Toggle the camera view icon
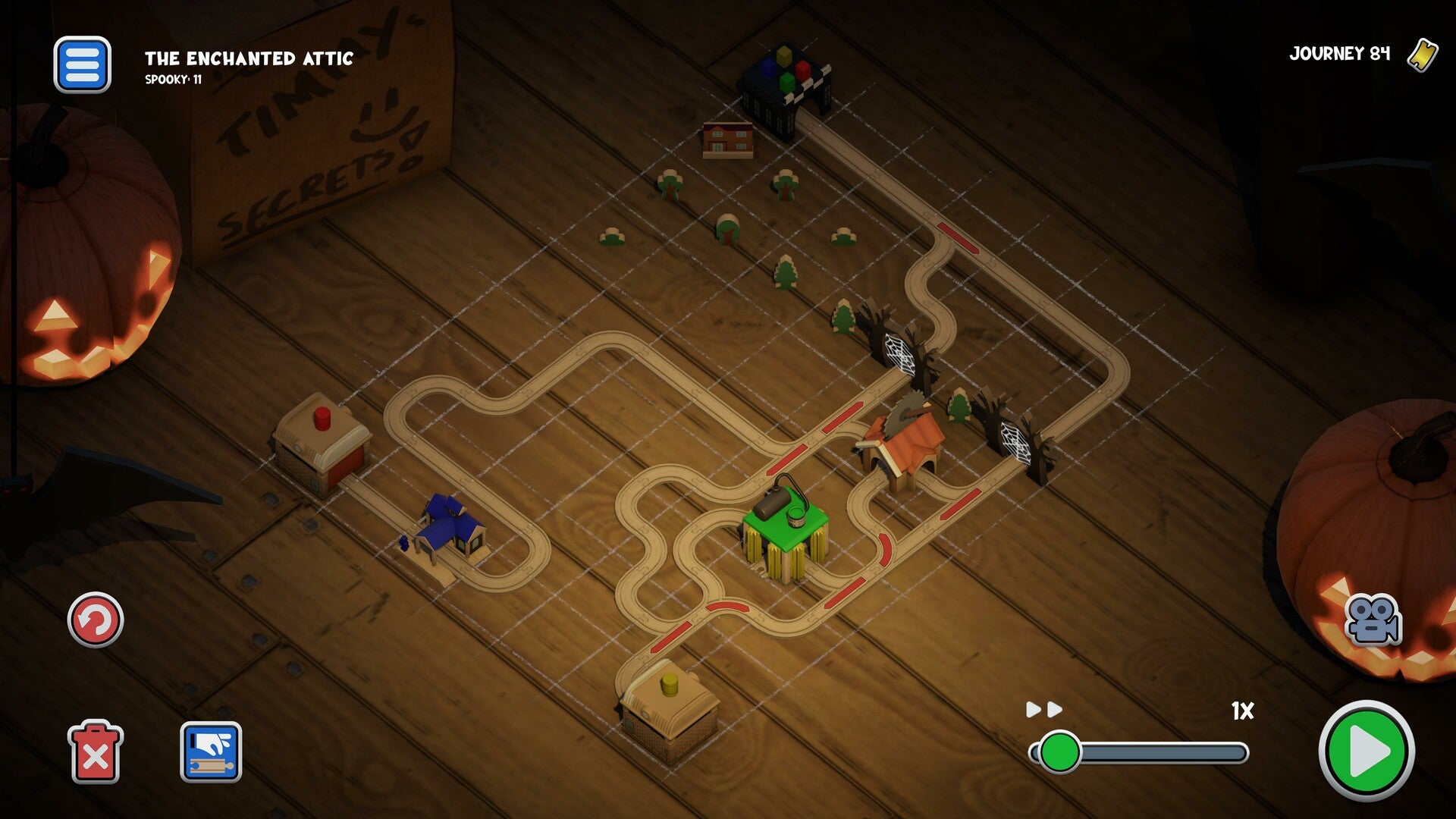This screenshot has width=1456, height=819. 1373,620
